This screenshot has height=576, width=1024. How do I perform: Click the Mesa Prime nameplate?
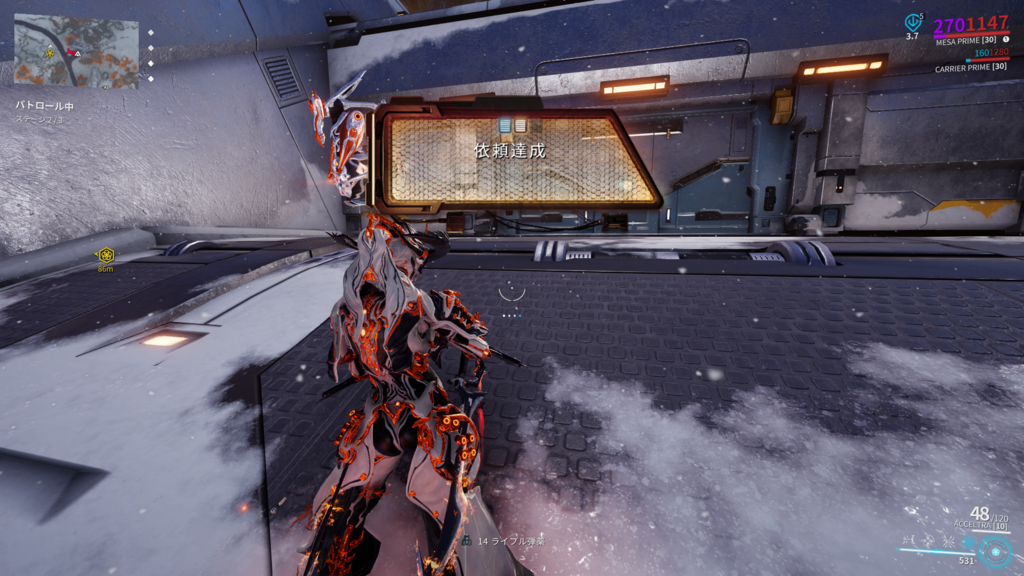click(x=963, y=40)
